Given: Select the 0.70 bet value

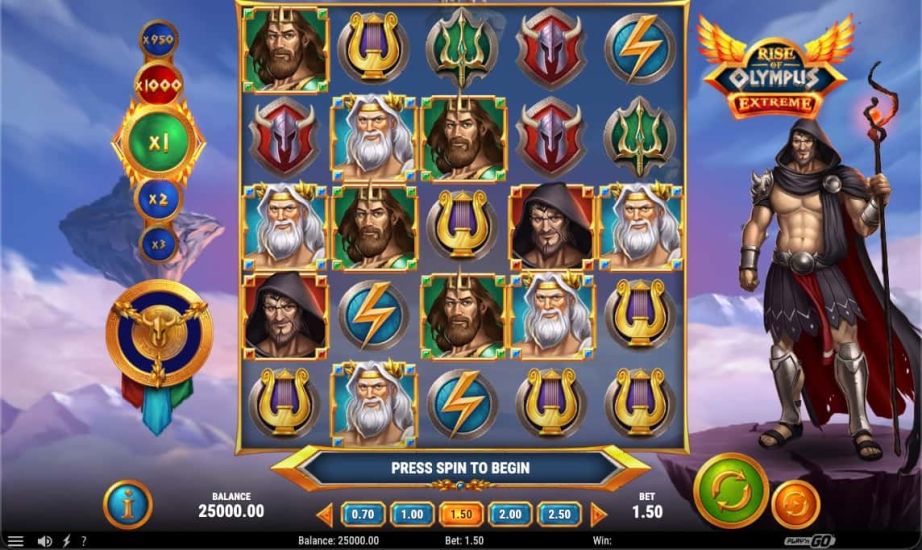Looking at the screenshot, I should [363, 514].
